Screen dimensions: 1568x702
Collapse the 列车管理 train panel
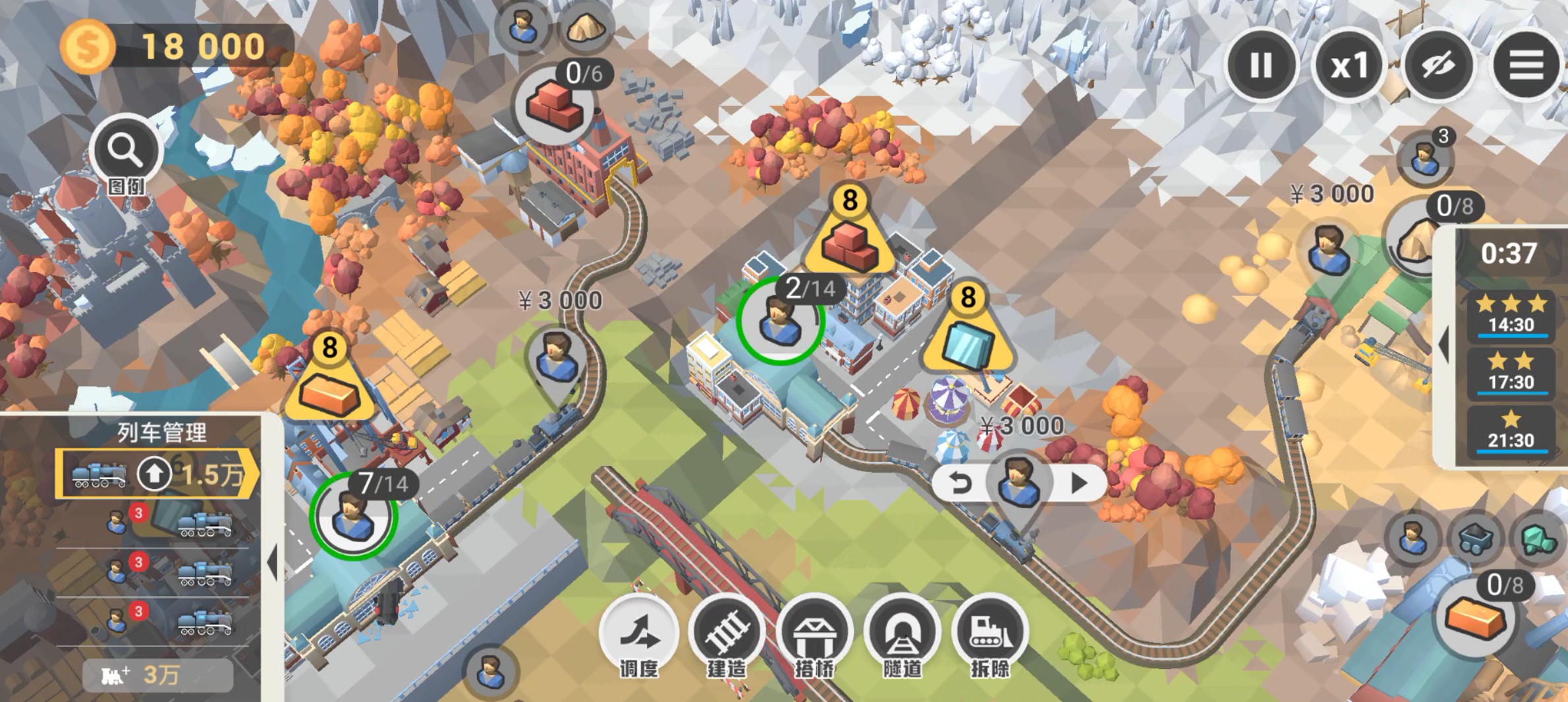(x=272, y=562)
